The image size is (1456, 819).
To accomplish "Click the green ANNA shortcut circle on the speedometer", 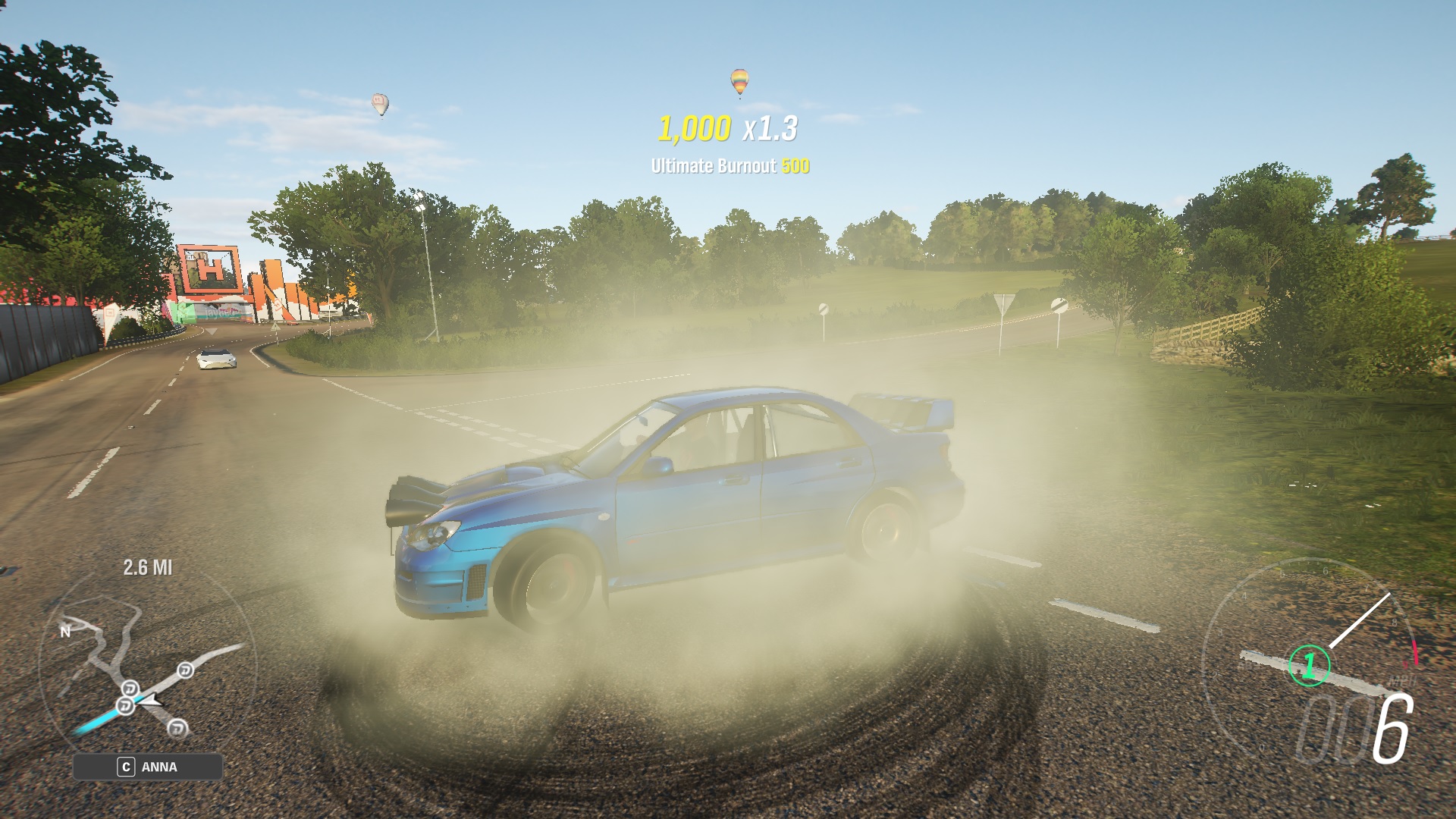I will tap(1309, 664).
